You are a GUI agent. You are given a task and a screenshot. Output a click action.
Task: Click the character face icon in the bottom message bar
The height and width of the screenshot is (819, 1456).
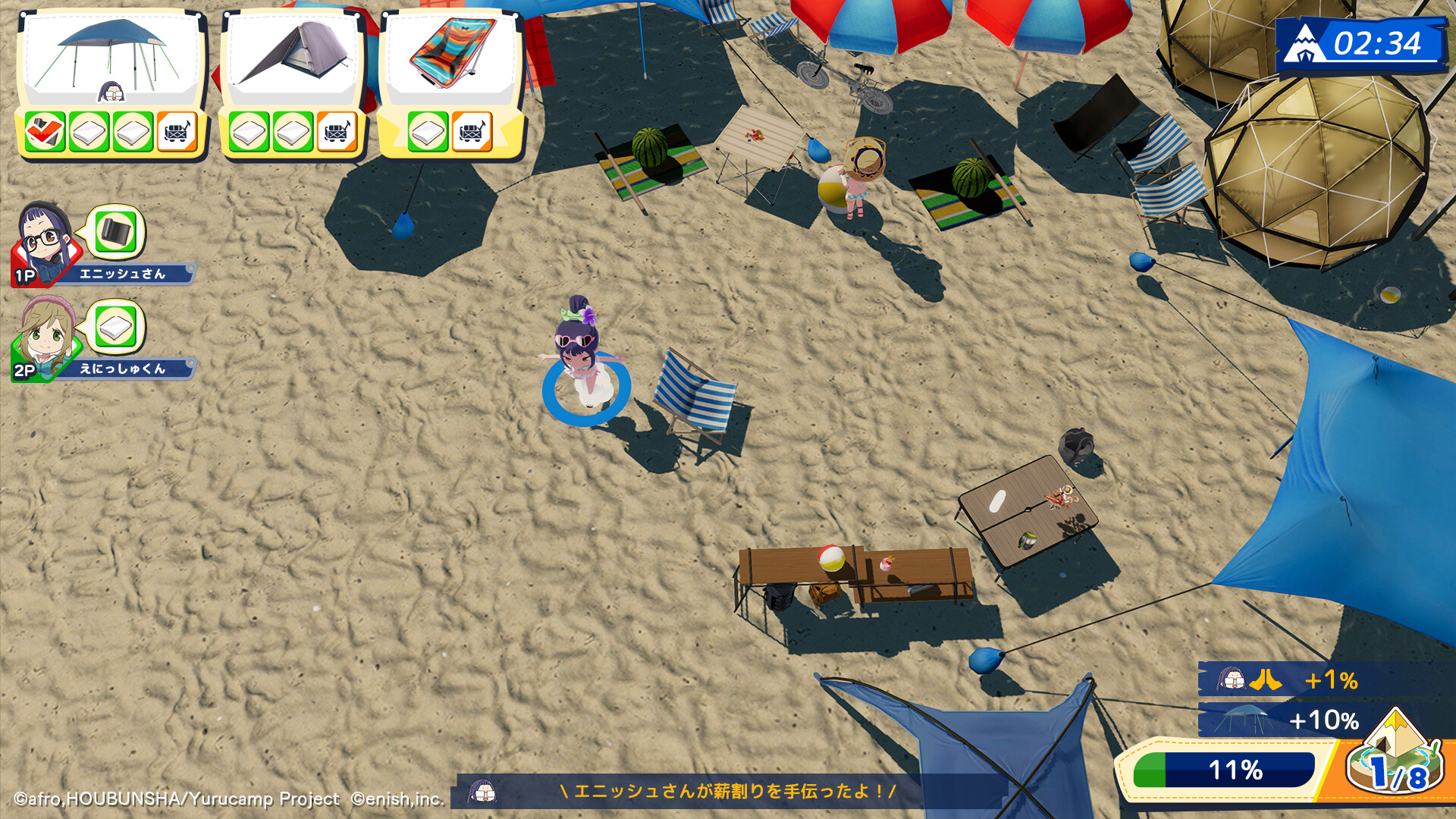coord(483,794)
